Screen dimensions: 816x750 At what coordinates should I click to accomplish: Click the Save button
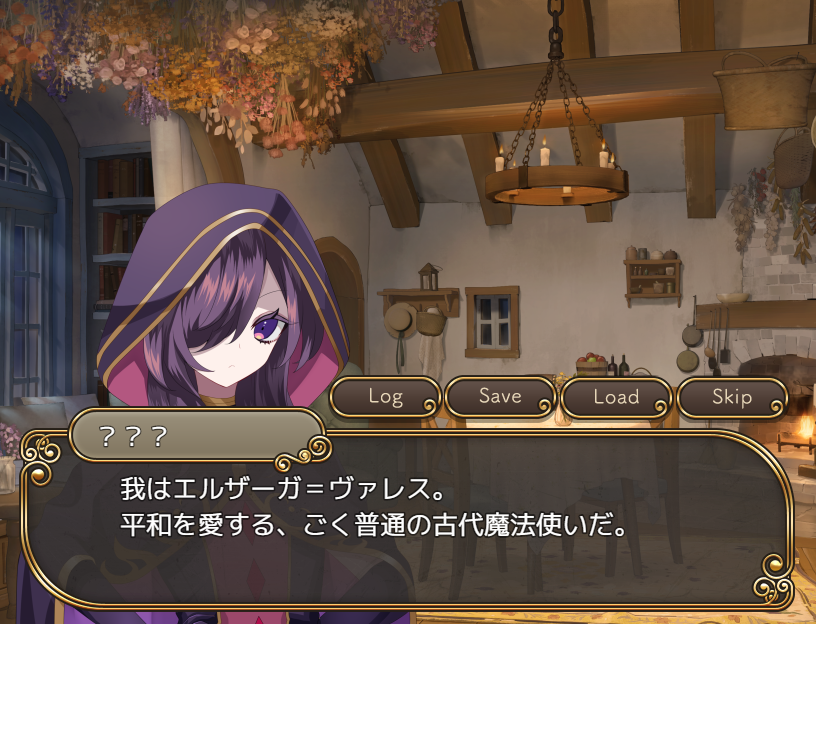(x=500, y=397)
